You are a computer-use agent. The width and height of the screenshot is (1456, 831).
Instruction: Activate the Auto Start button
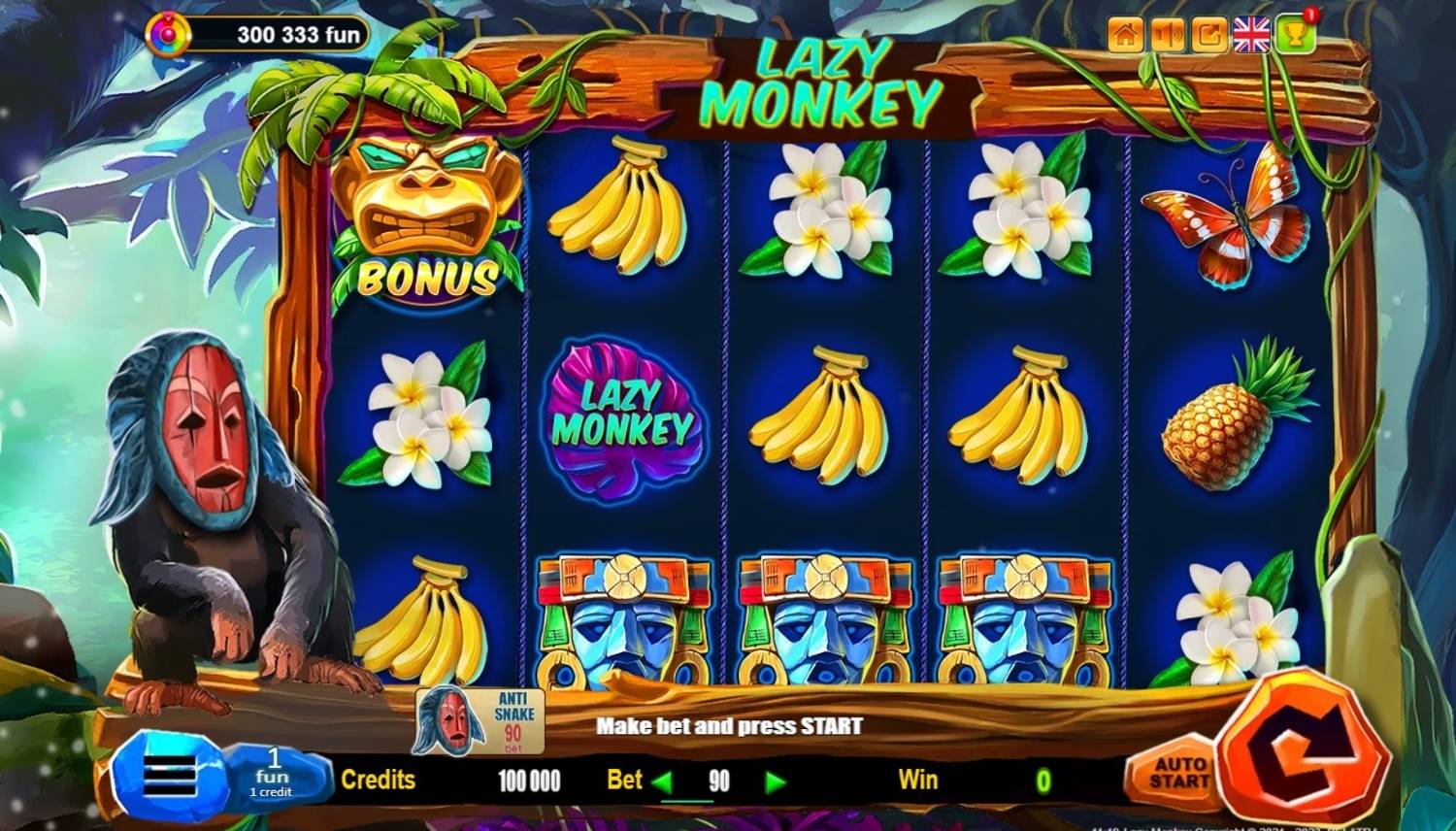tap(1178, 774)
